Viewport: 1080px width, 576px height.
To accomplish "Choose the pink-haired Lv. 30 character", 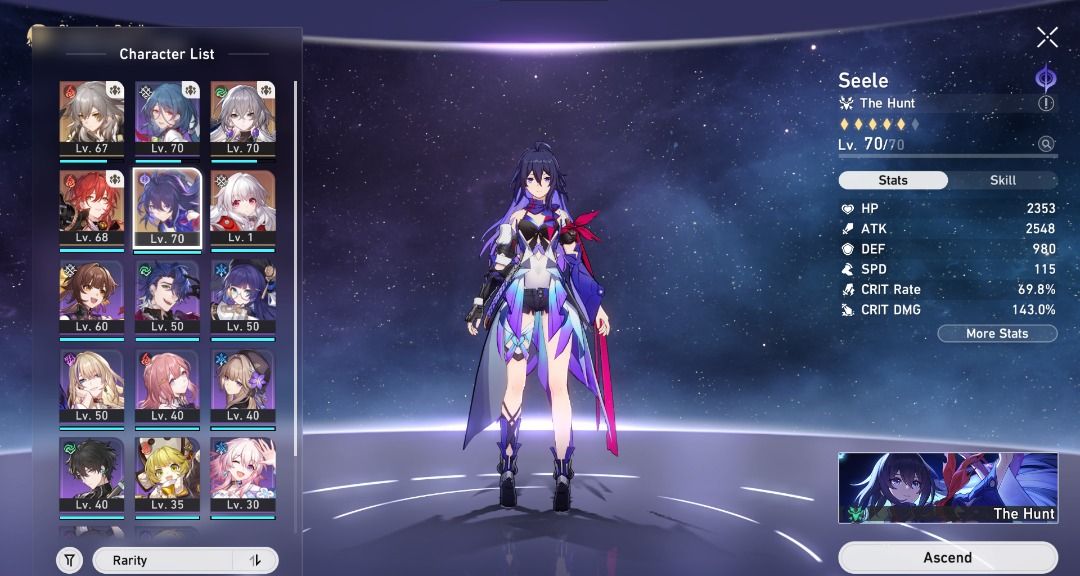I will click(x=243, y=474).
